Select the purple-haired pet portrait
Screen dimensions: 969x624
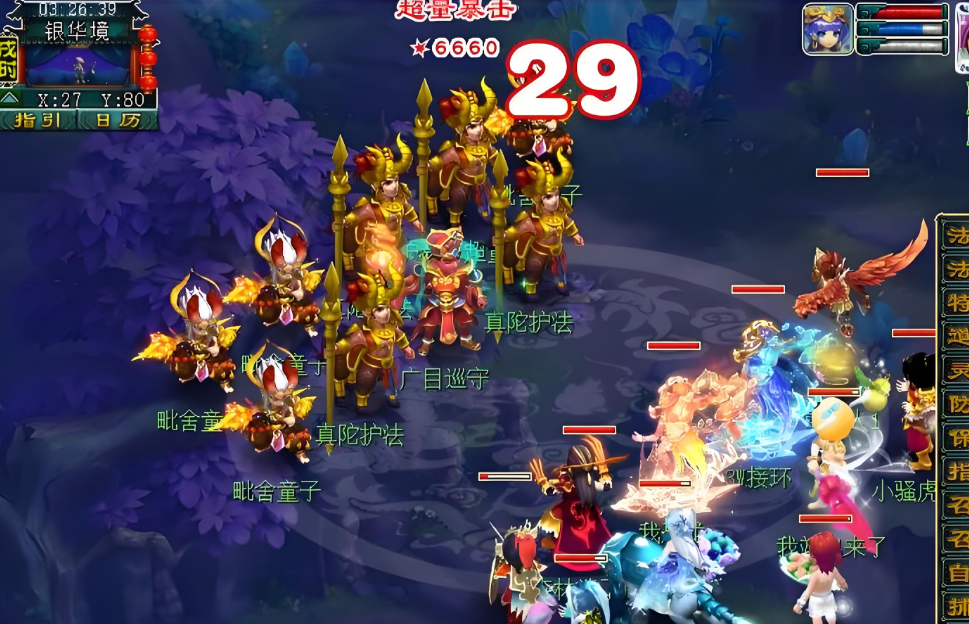click(828, 29)
